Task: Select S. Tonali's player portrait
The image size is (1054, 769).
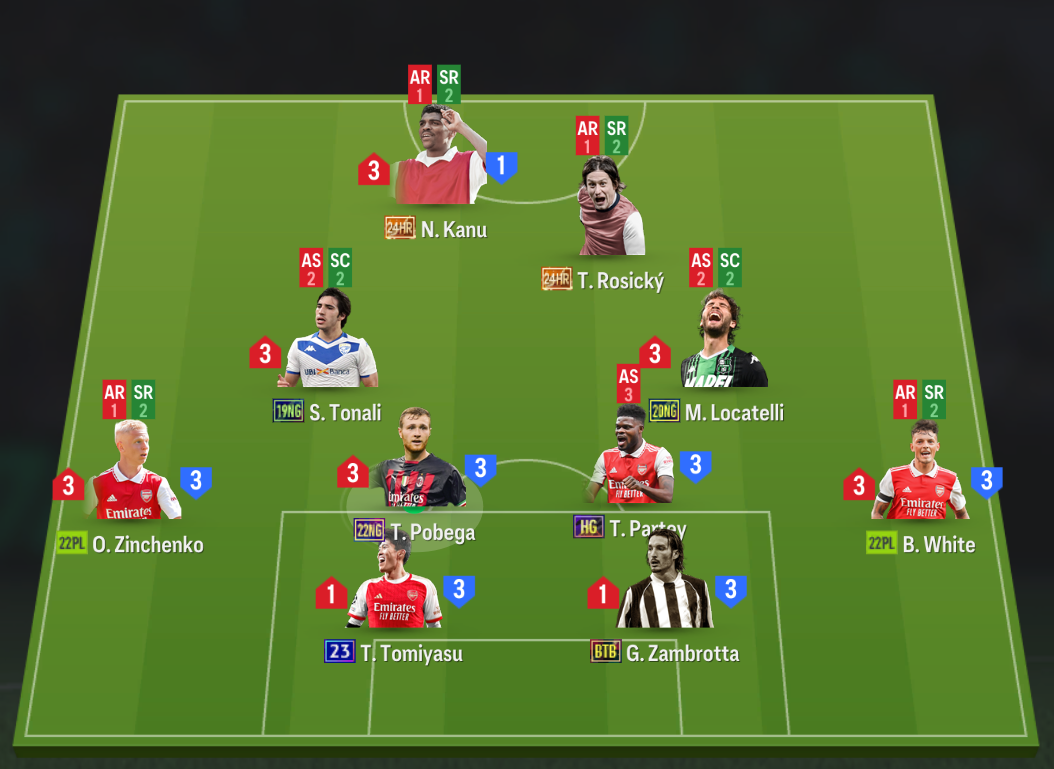Action: (x=330, y=343)
